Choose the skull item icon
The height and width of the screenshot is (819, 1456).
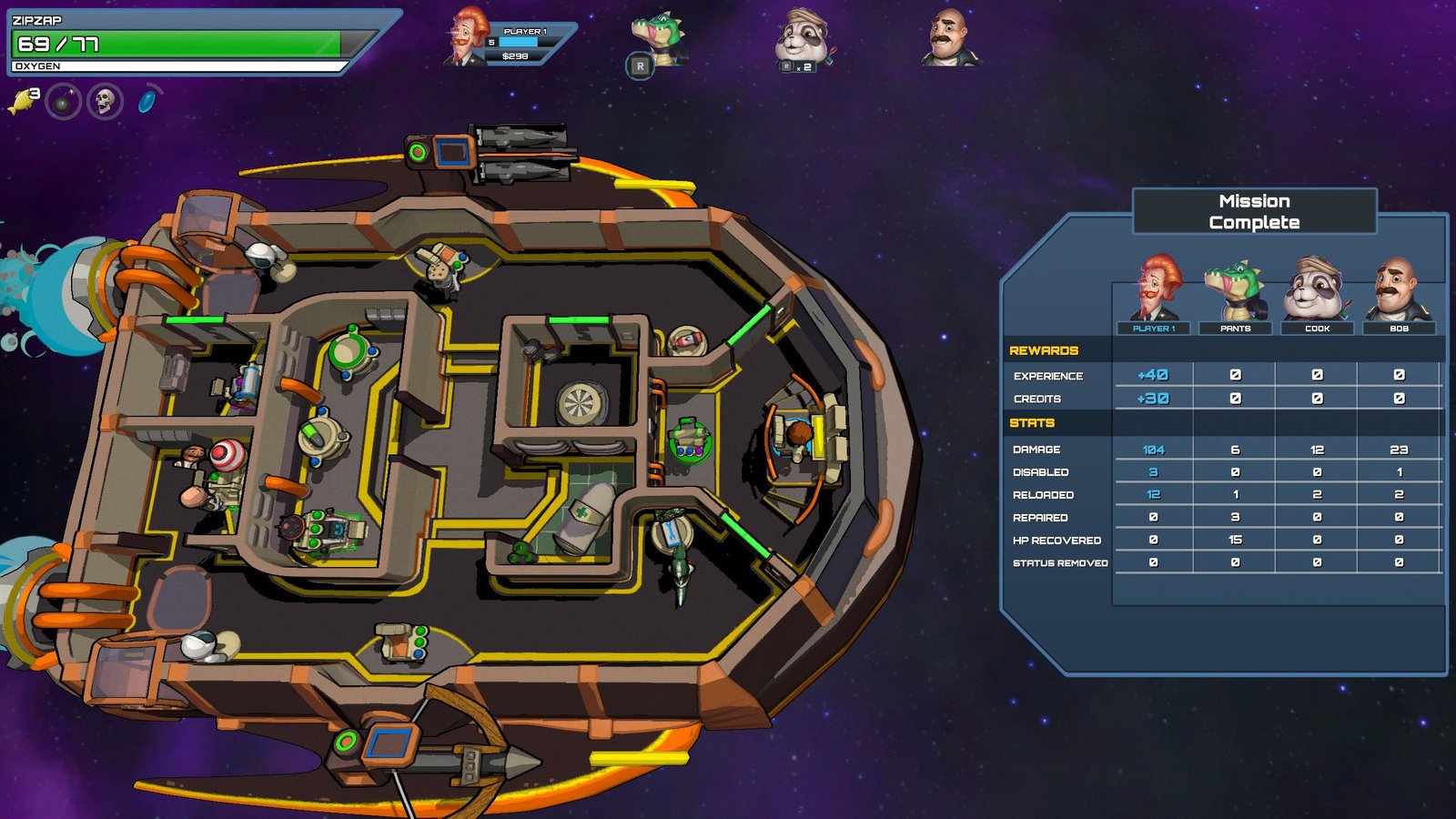105,101
